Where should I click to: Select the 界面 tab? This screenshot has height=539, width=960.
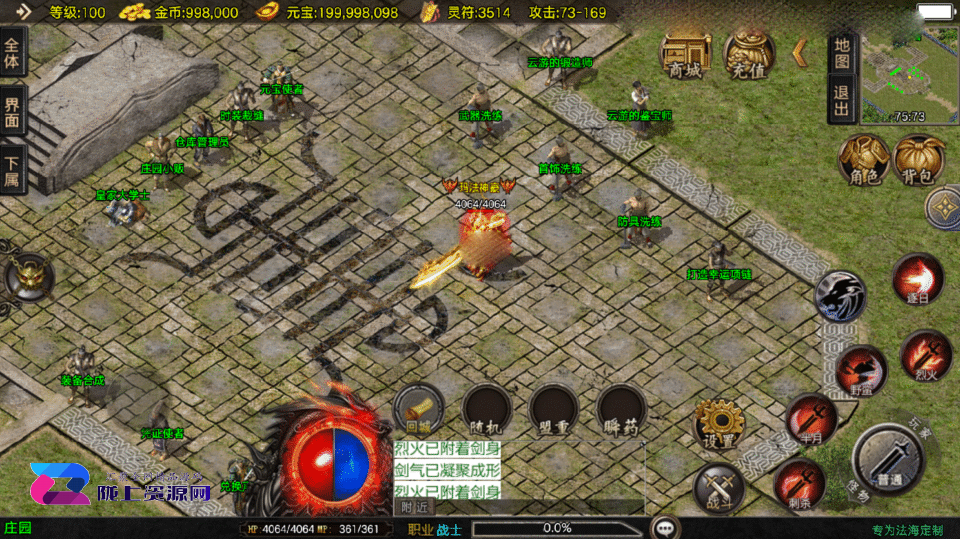(13, 110)
